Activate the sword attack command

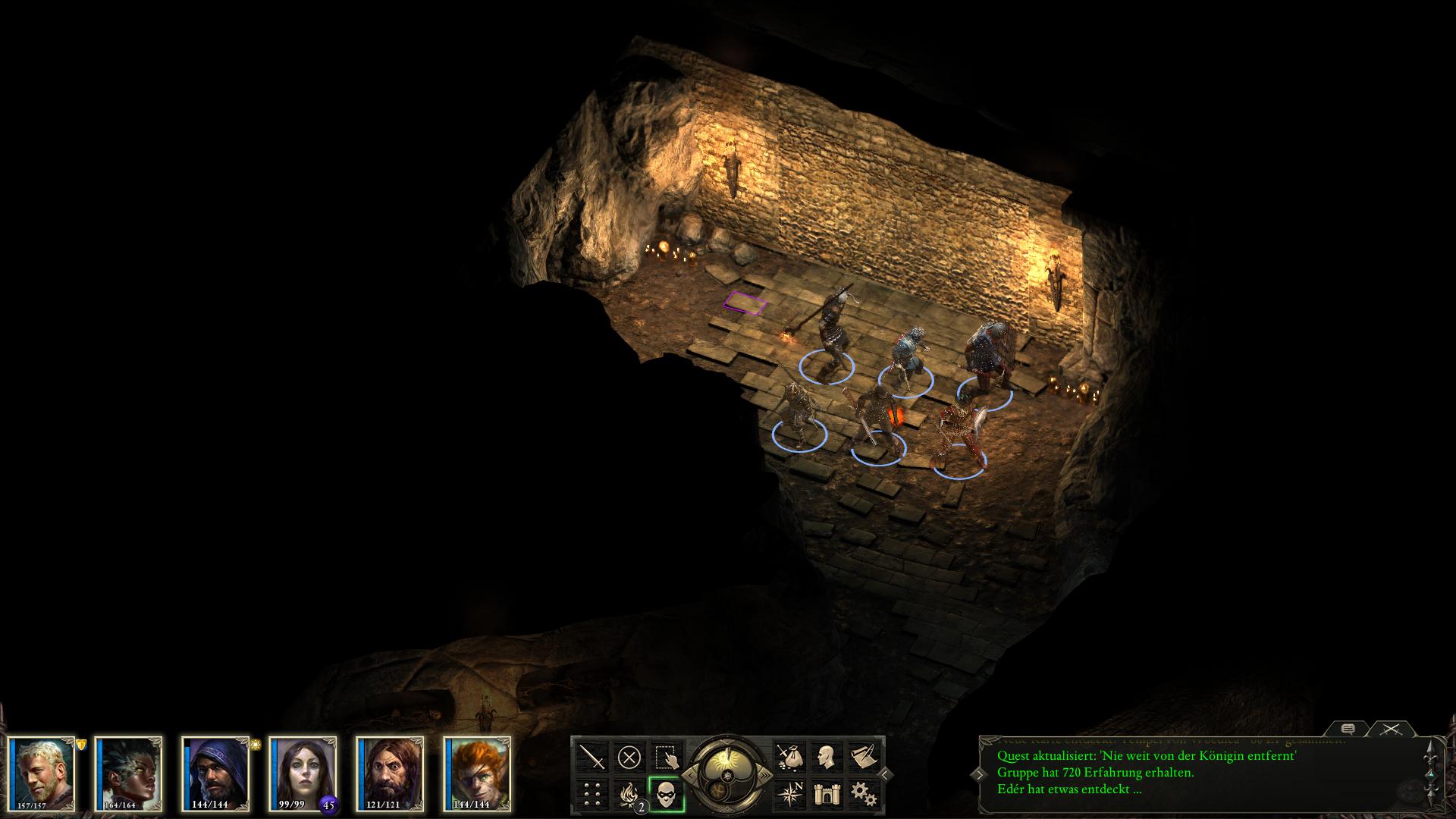591,757
